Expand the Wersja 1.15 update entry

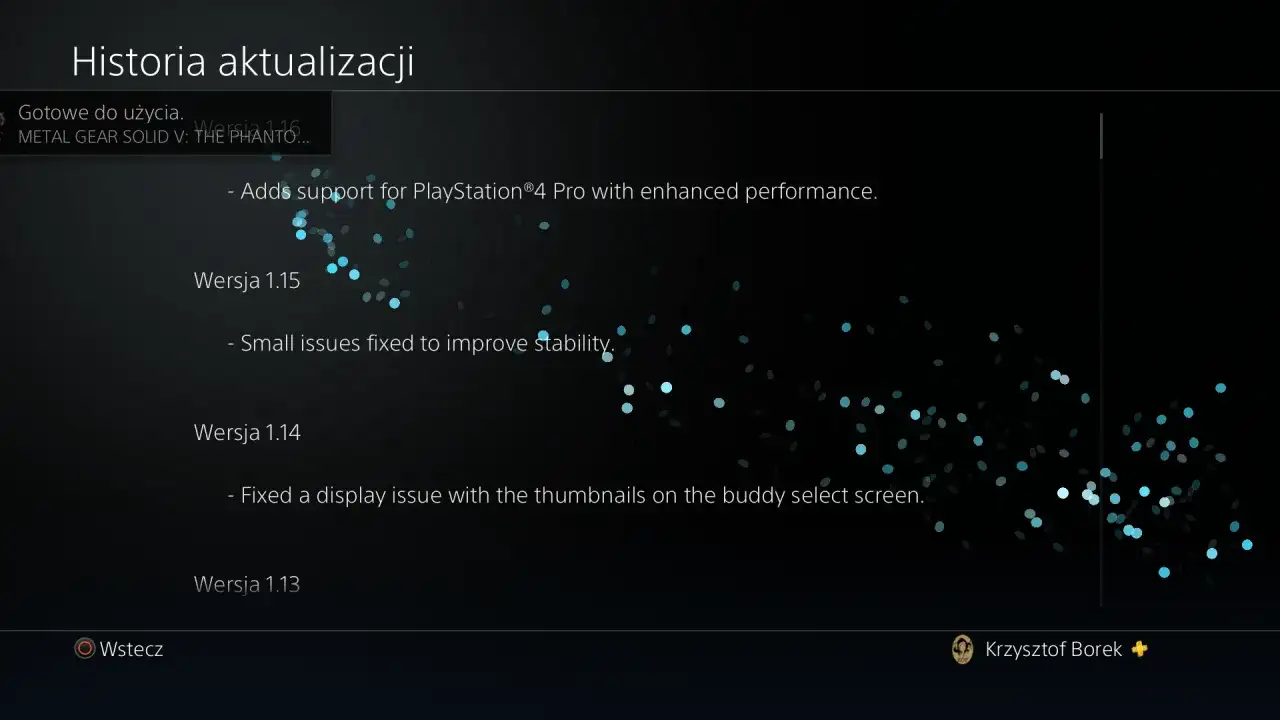(x=247, y=280)
